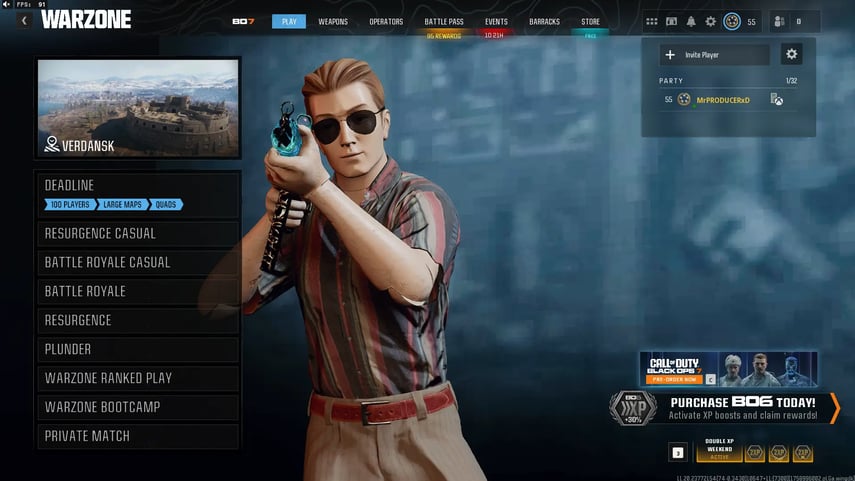Go back using the top-left arrow
Screen dimensions: 855x481
[24, 20]
